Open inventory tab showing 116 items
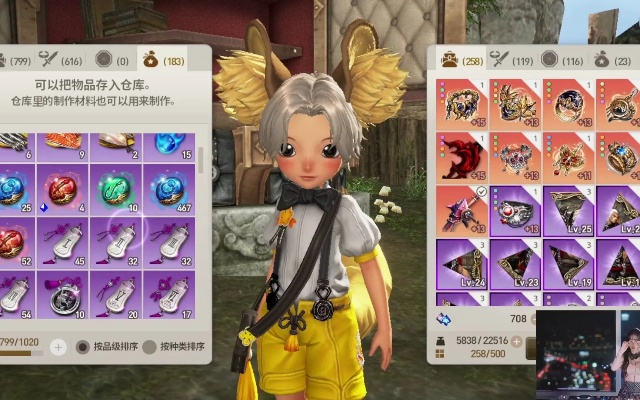640x400 pixels. (x=565, y=60)
